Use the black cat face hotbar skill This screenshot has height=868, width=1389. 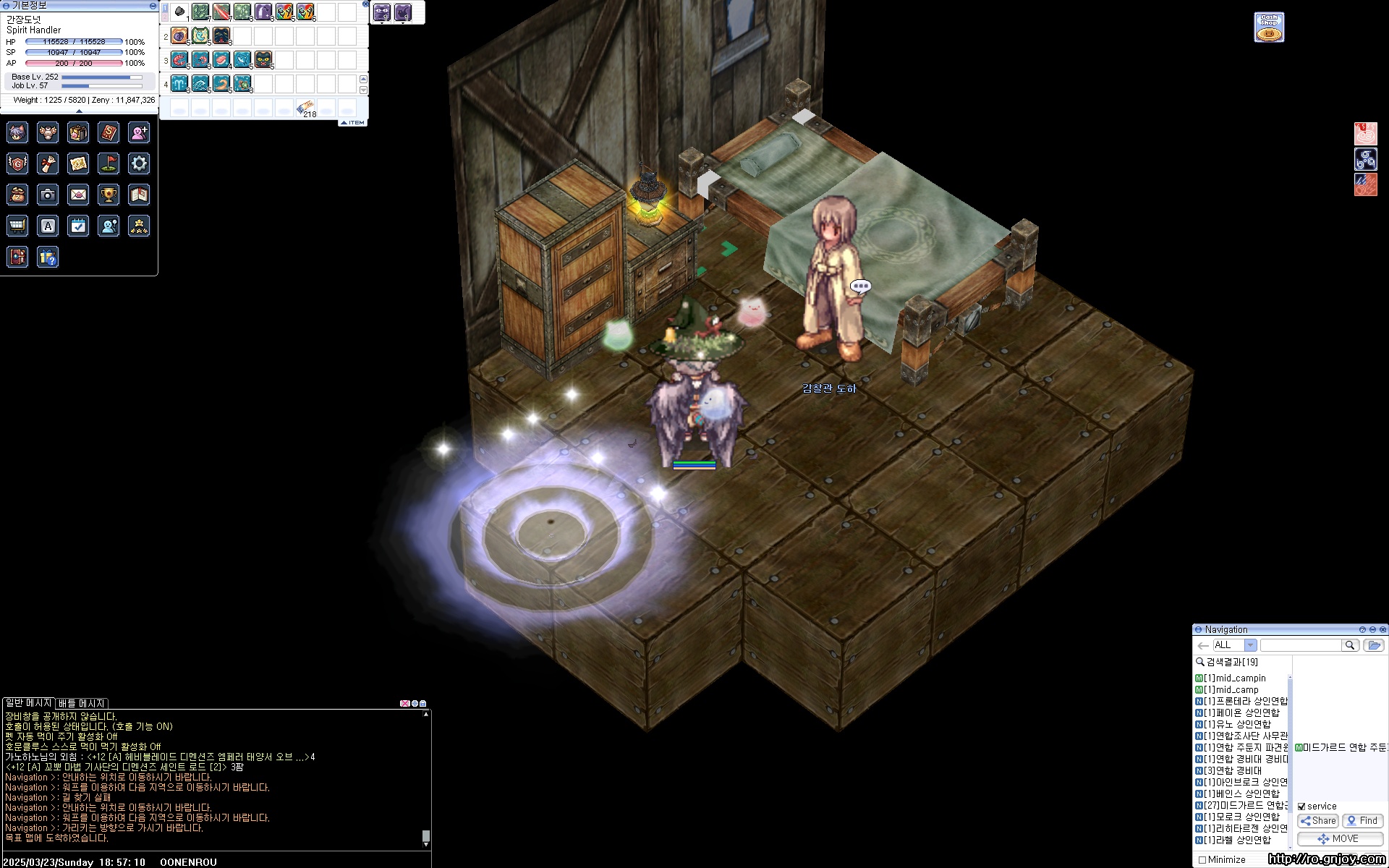pyautogui.click(x=263, y=59)
